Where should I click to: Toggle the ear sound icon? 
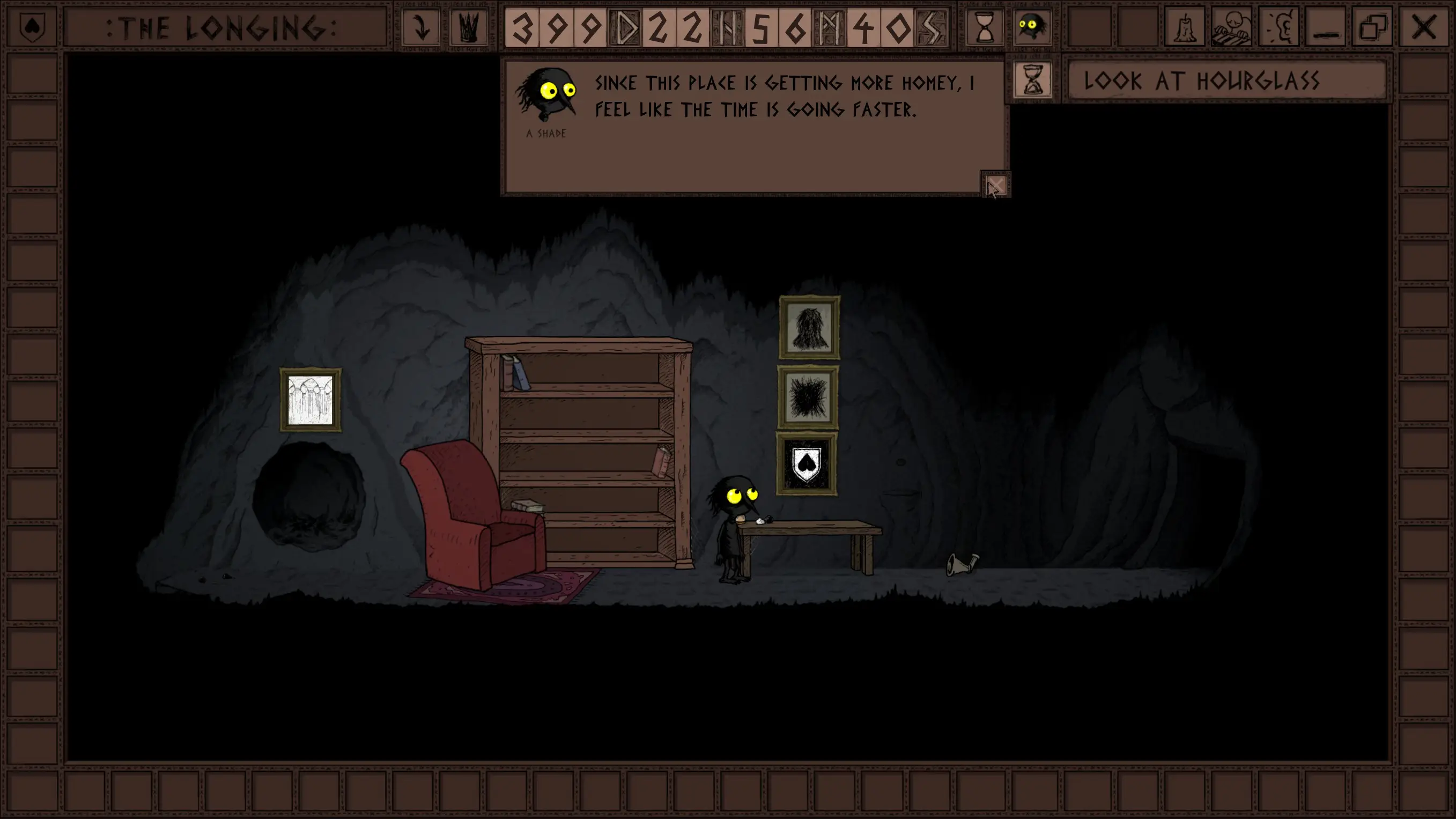(1279, 27)
